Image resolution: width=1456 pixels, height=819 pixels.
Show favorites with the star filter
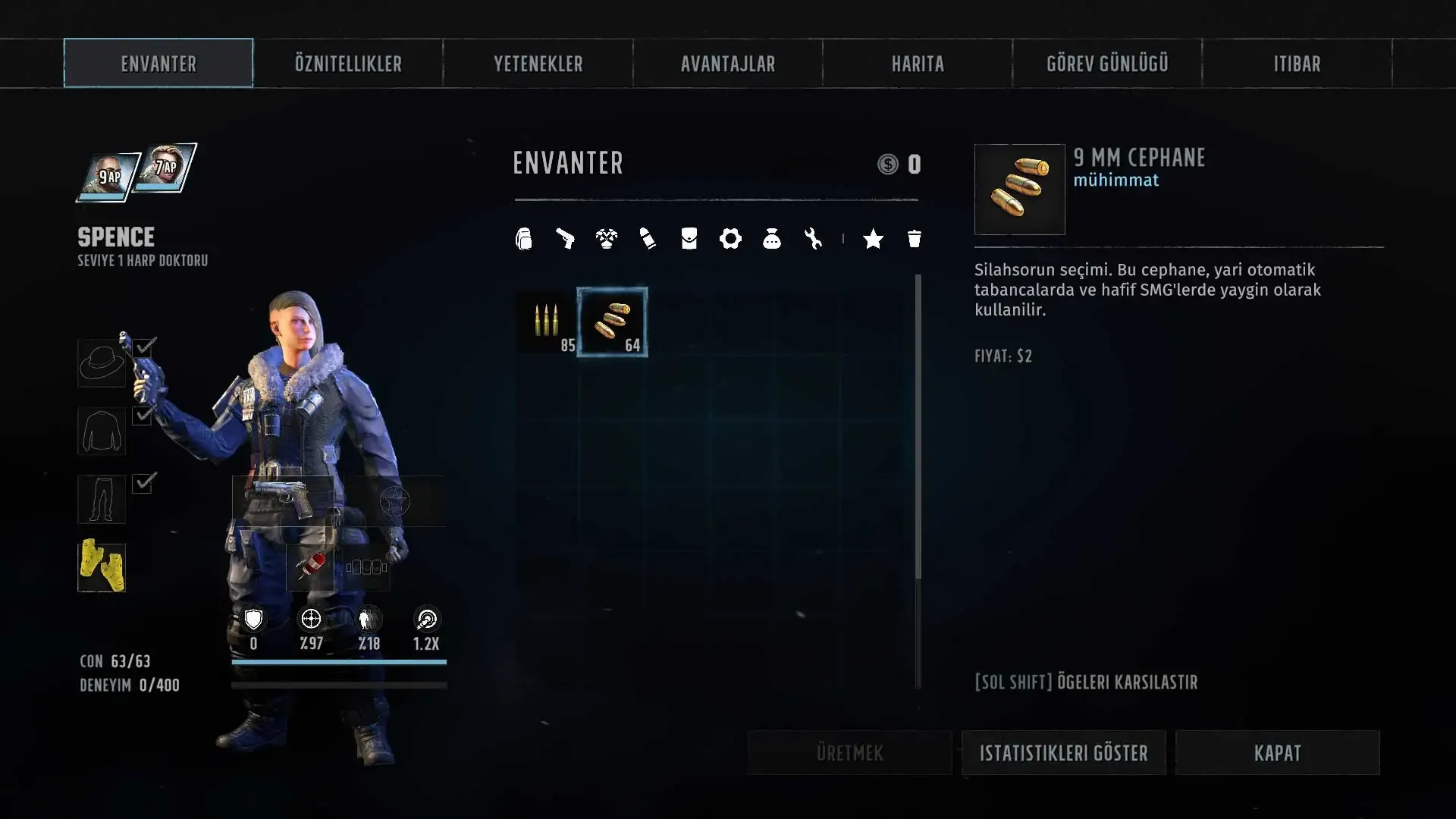(x=873, y=240)
